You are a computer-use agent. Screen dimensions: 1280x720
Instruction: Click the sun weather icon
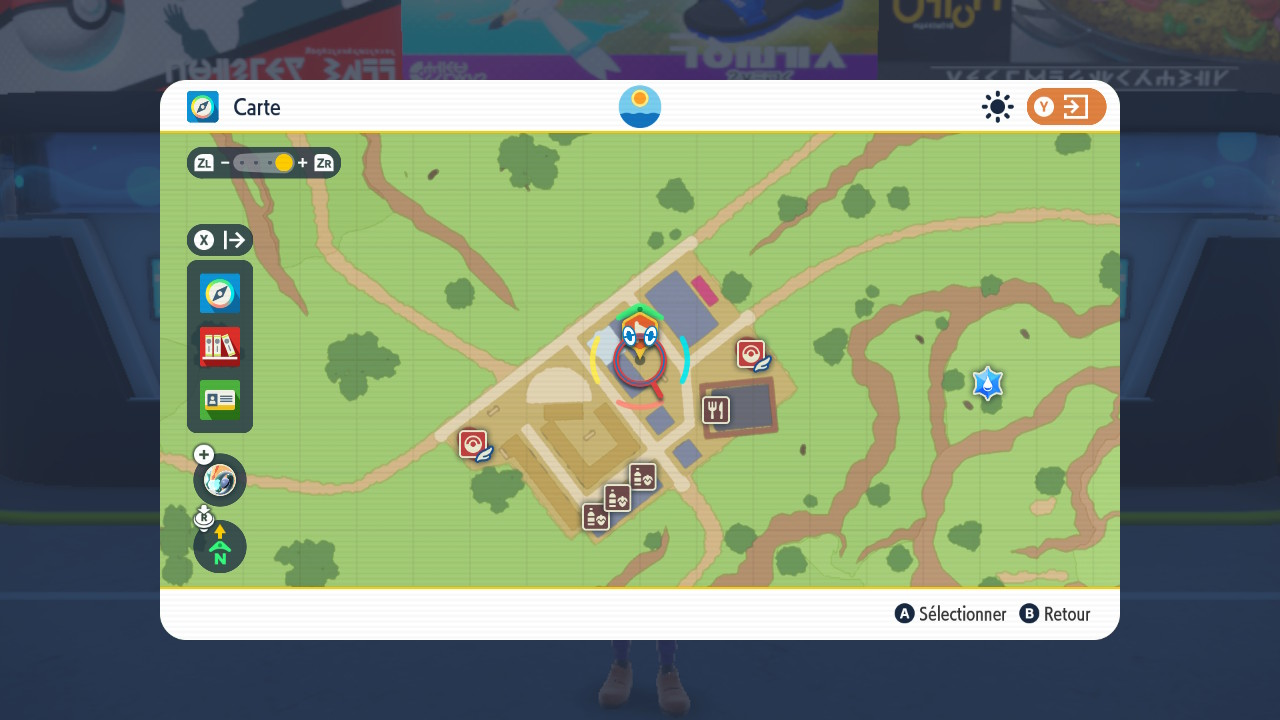coord(997,107)
